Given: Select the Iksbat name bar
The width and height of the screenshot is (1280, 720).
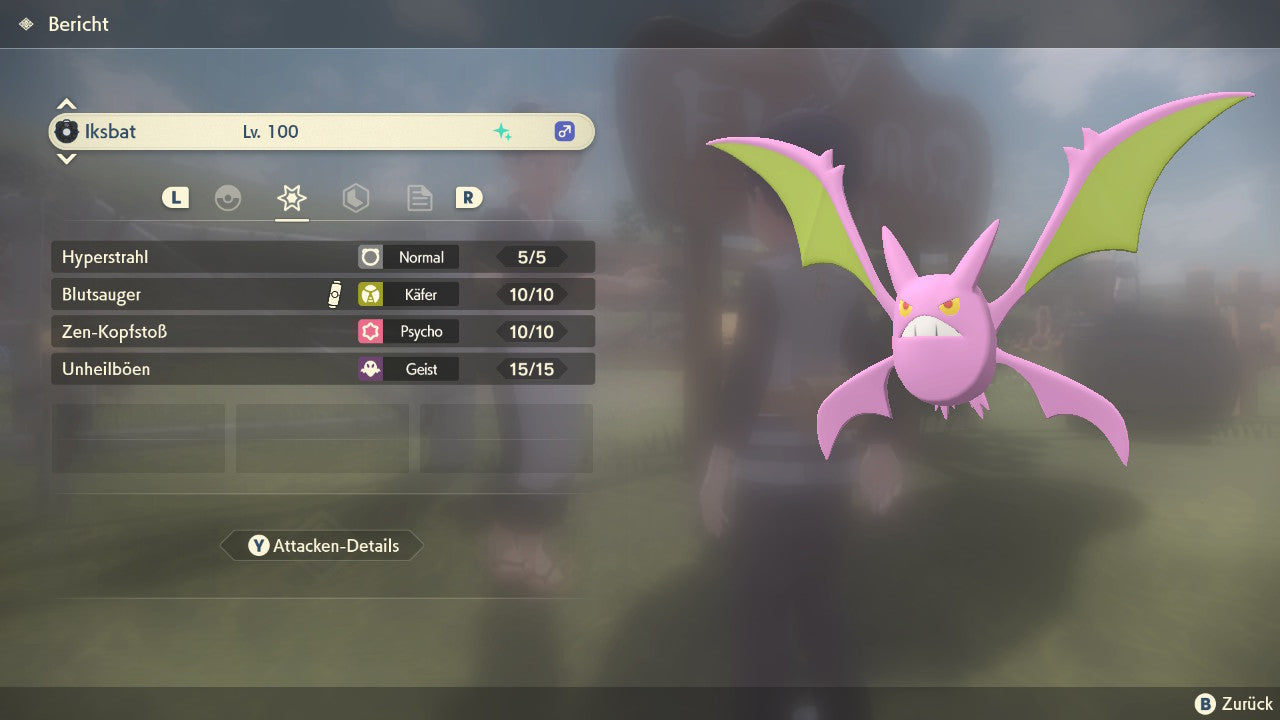Looking at the screenshot, I should coord(322,131).
